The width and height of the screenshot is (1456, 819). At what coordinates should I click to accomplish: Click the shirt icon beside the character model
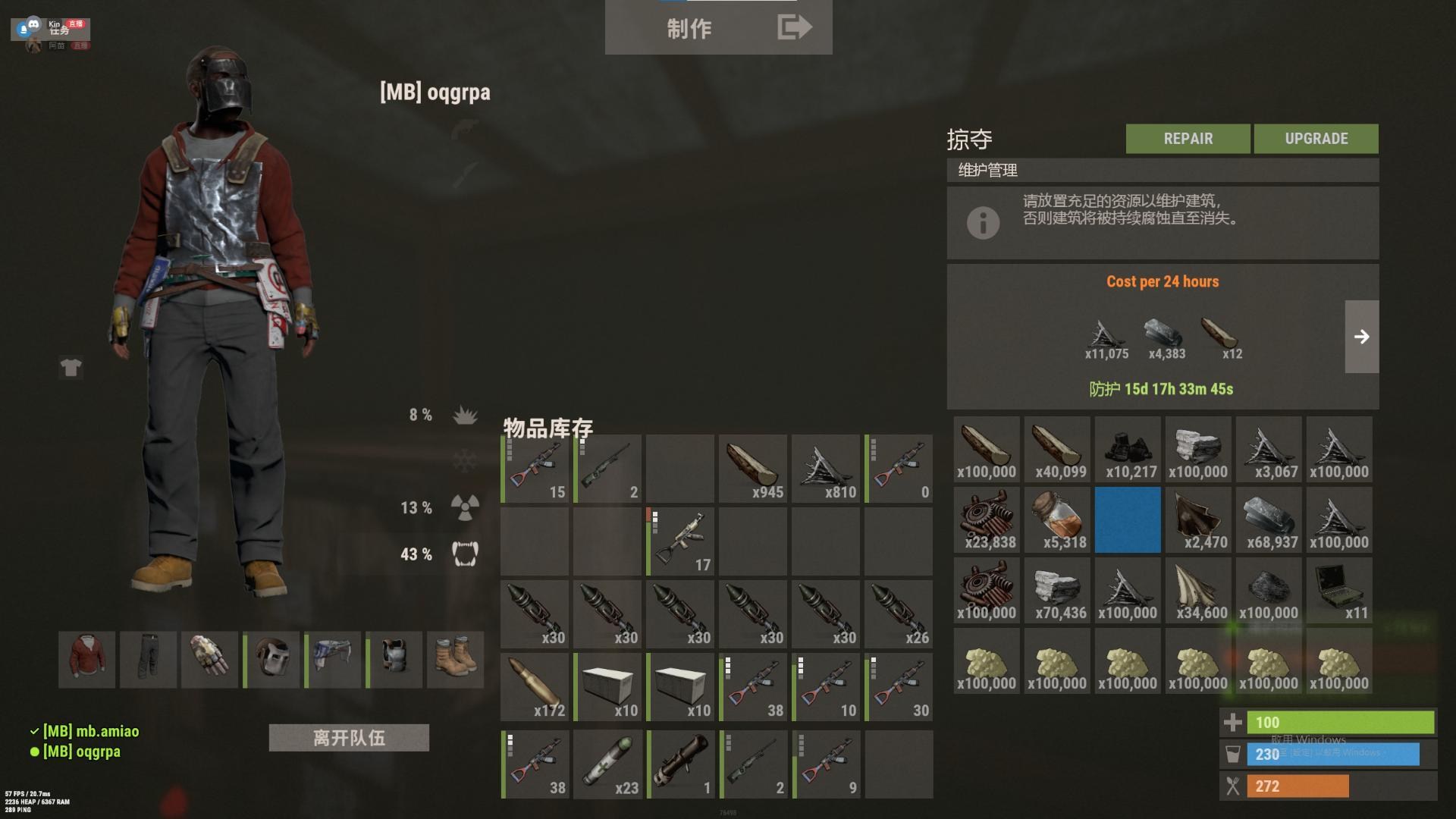click(x=71, y=368)
